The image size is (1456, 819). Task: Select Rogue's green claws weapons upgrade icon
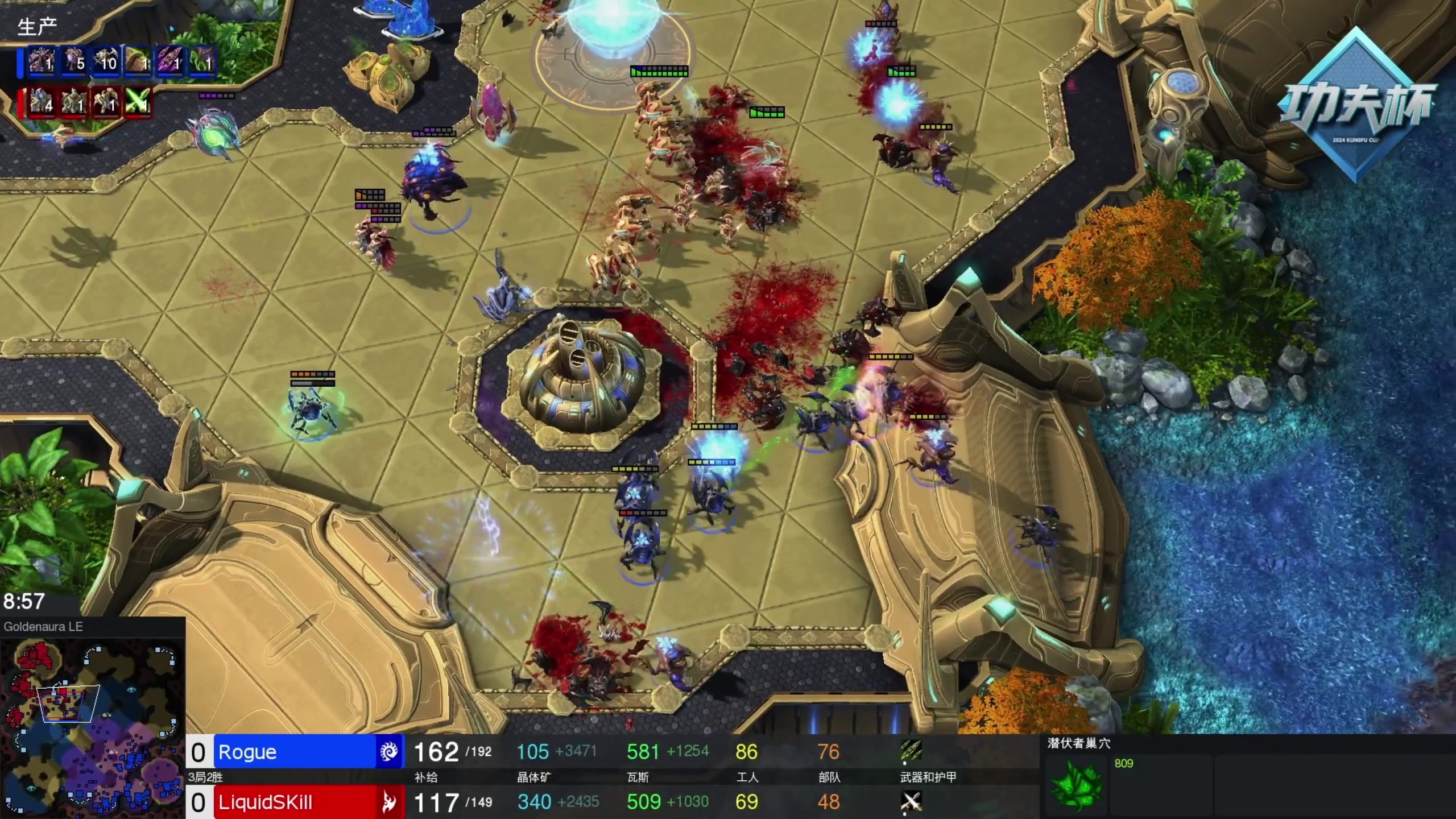(x=911, y=751)
